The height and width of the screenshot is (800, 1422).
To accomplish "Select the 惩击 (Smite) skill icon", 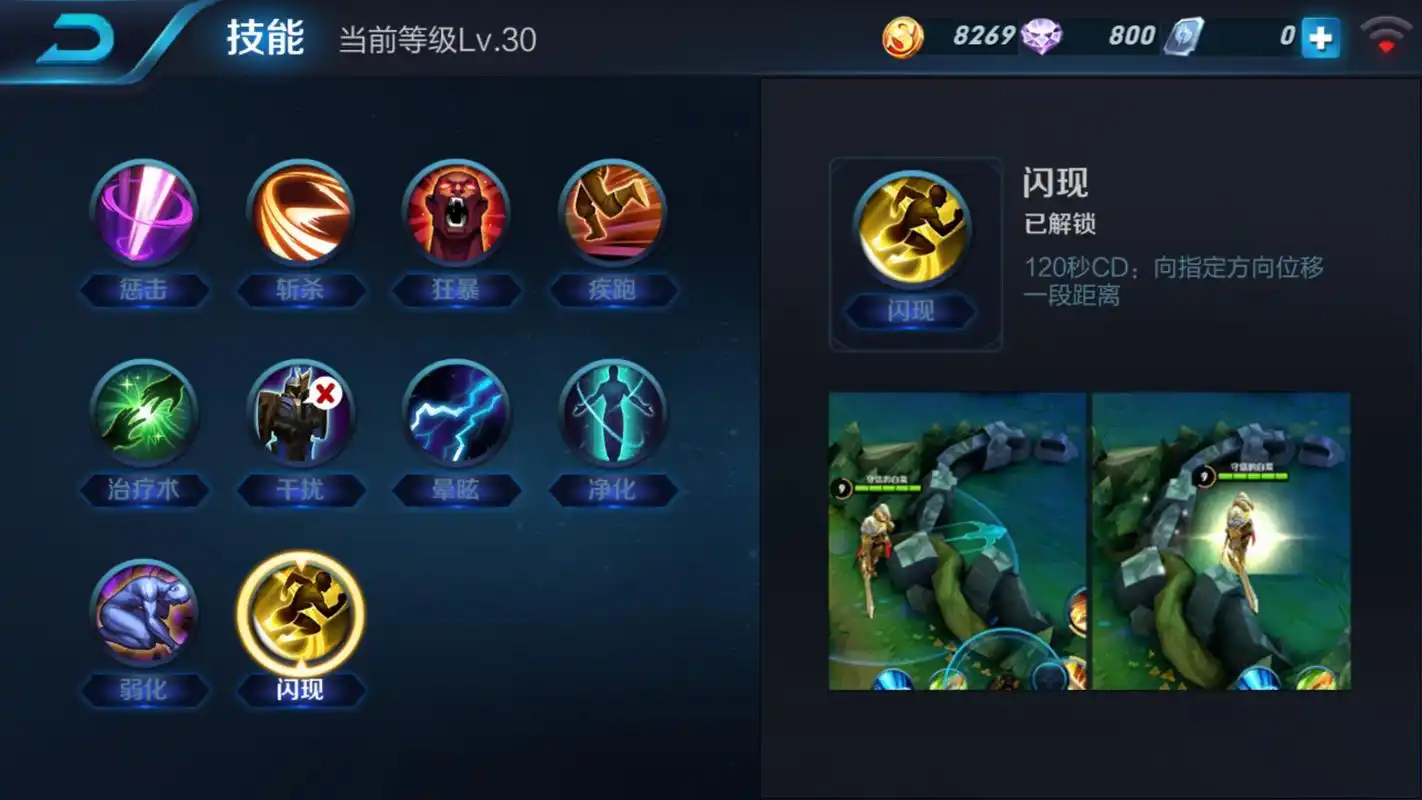I will pos(145,212).
